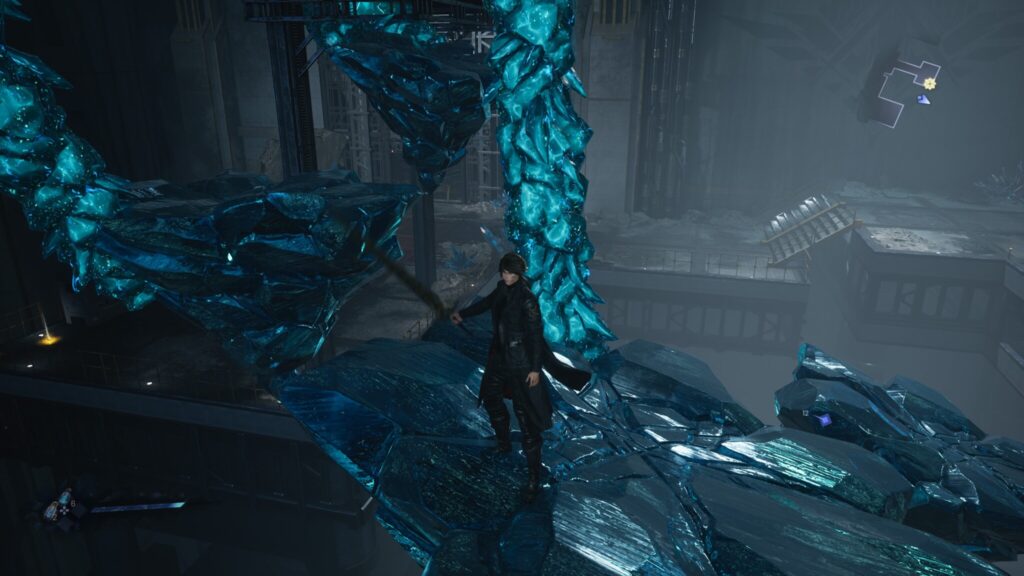Click the blue player arrow on the minimap

(x=923, y=99)
